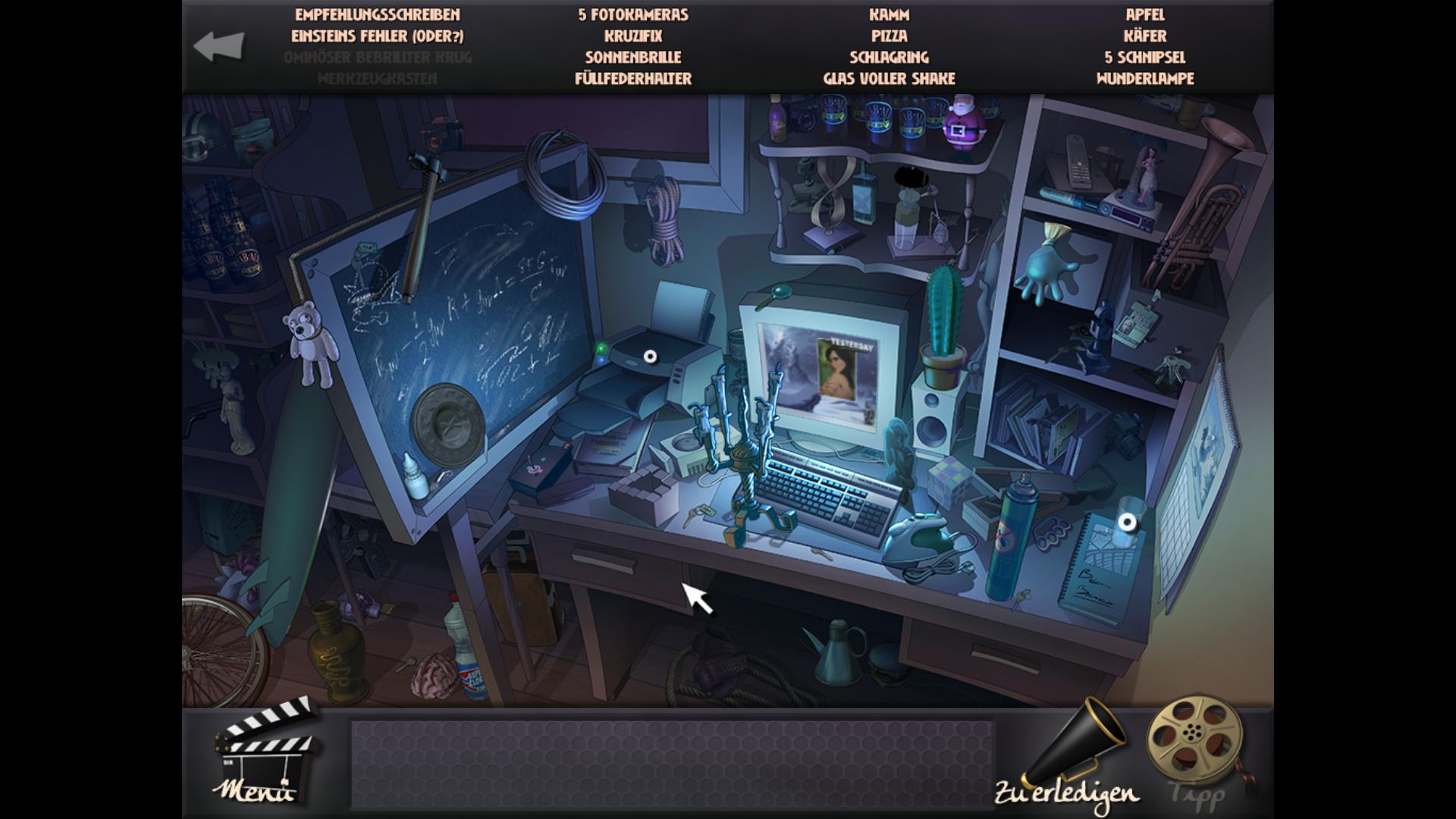Select Wunderlampe in the object list
The width and height of the screenshot is (1456, 819).
[x=1145, y=78]
